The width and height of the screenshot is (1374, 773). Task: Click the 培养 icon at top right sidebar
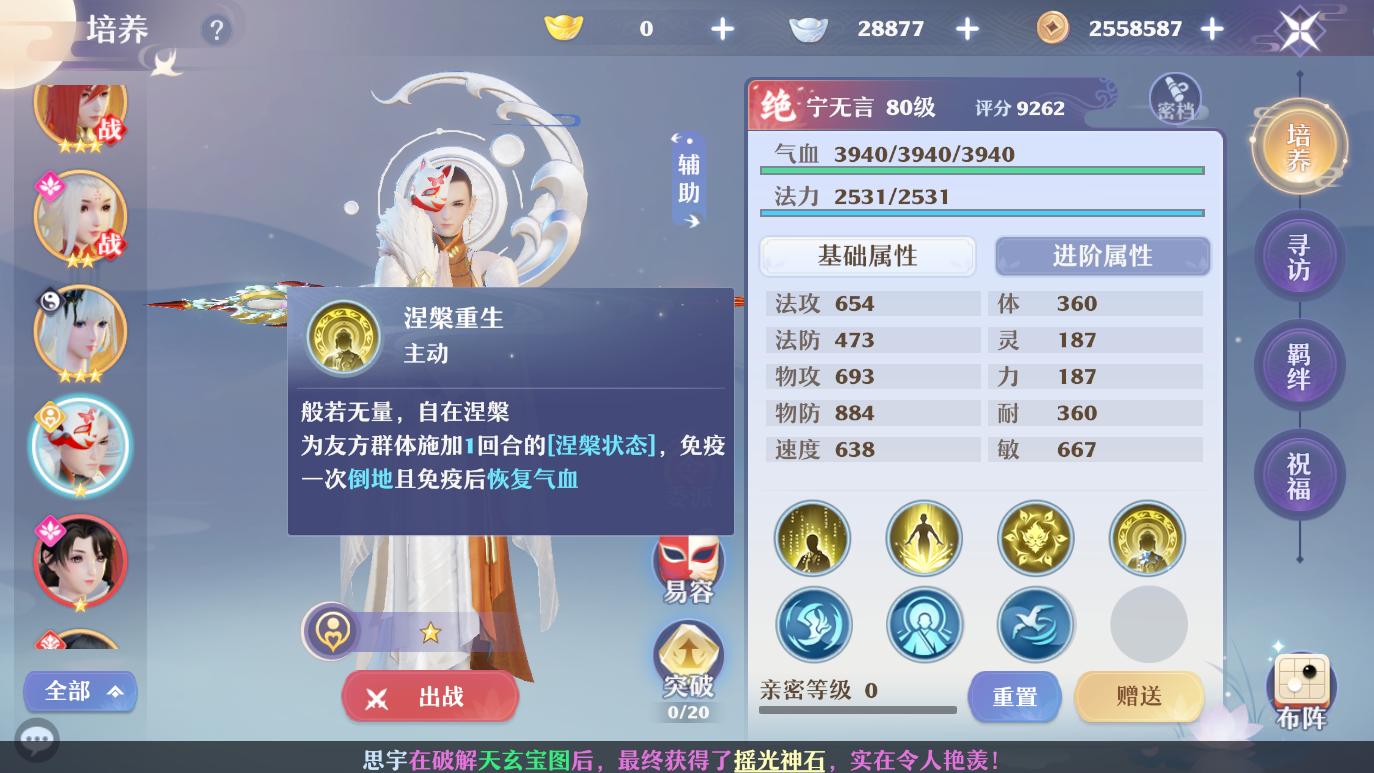coord(1300,145)
